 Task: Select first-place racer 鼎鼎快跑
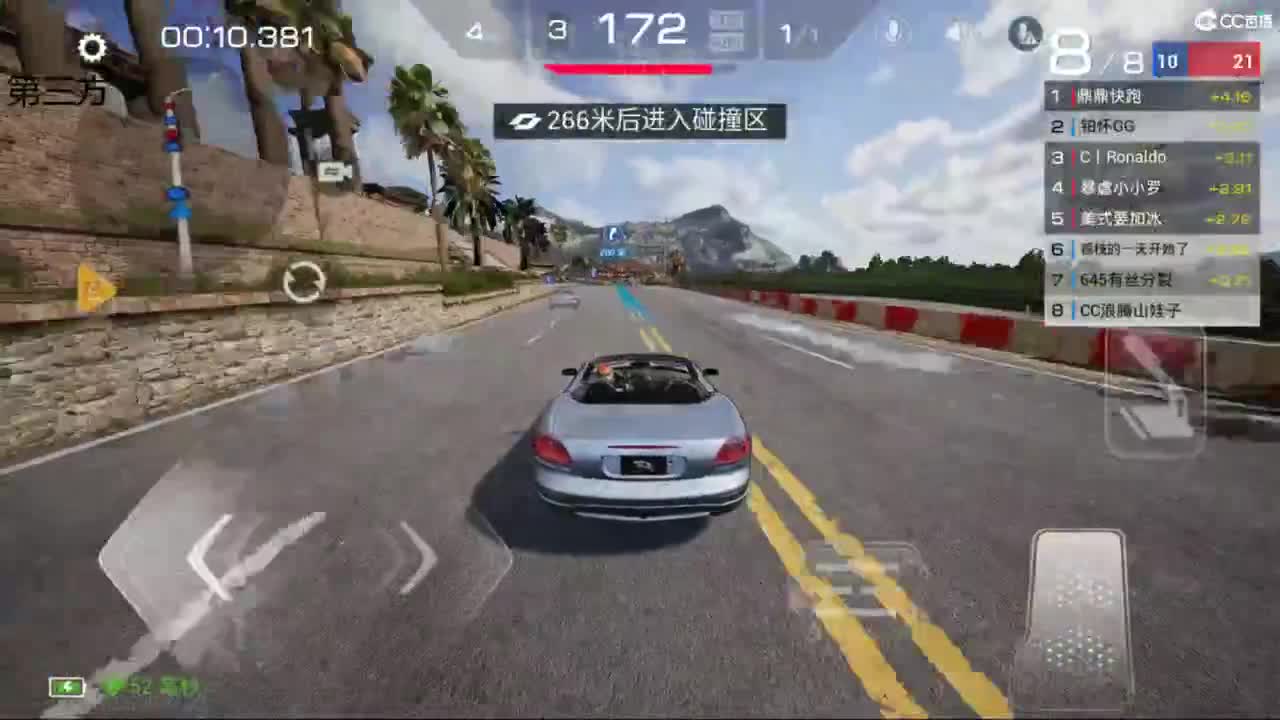[1150, 96]
